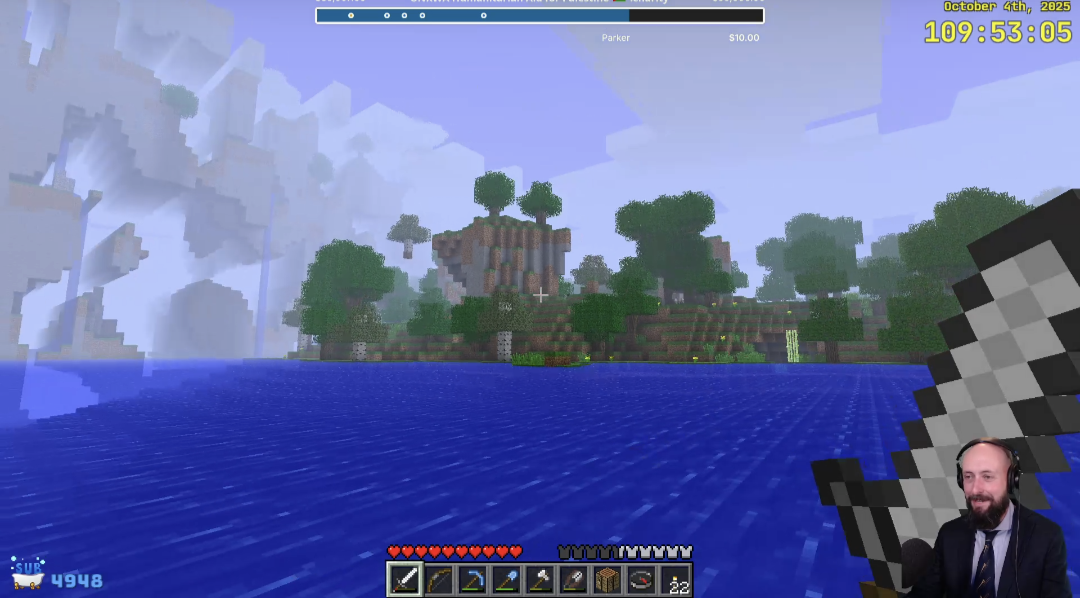
Task: Select the bow in the hotbar
Action: 439,580
